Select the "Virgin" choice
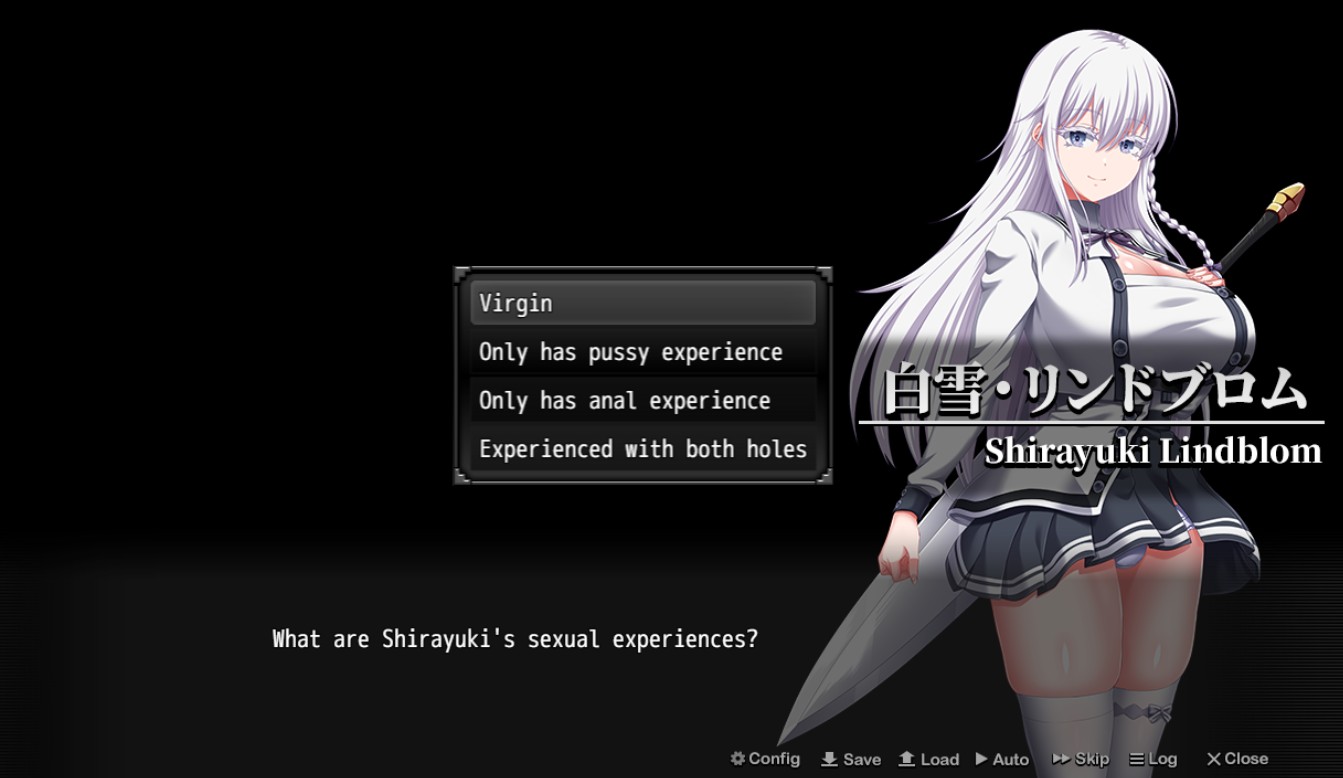The width and height of the screenshot is (1343, 778). pos(642,302)
